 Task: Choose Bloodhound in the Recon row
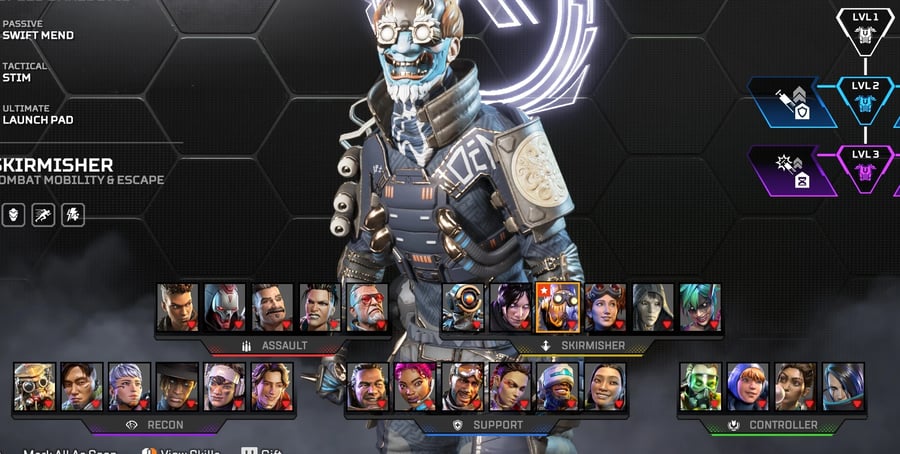[34, 386]
